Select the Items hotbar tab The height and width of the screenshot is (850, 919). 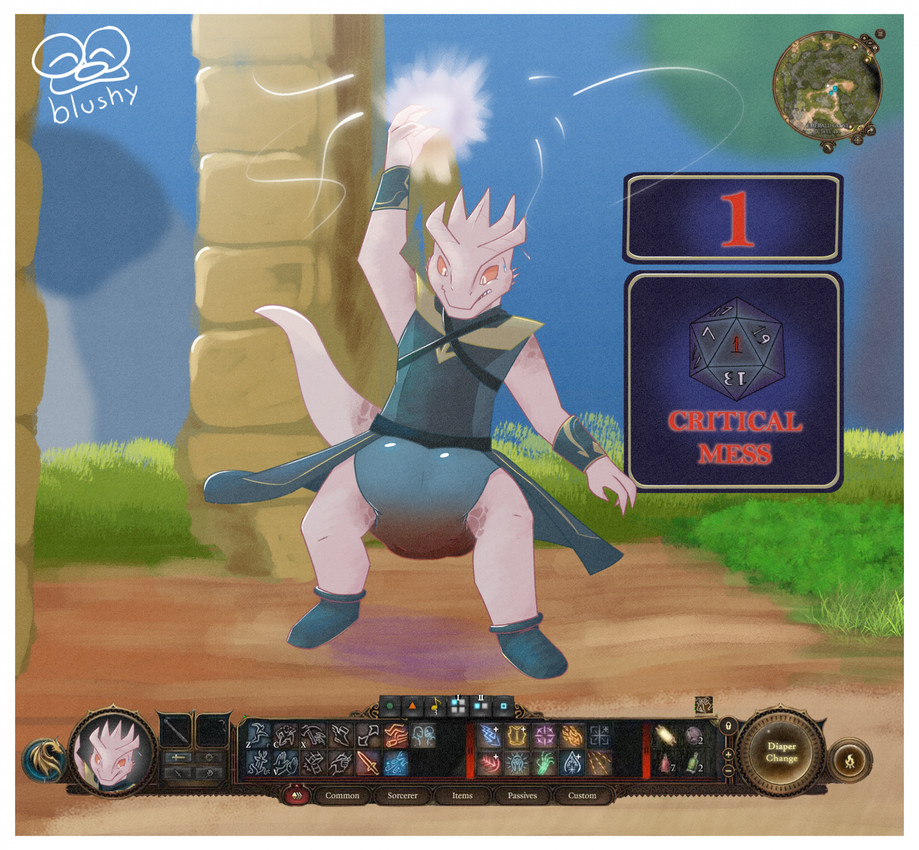[x=462, y=796]
